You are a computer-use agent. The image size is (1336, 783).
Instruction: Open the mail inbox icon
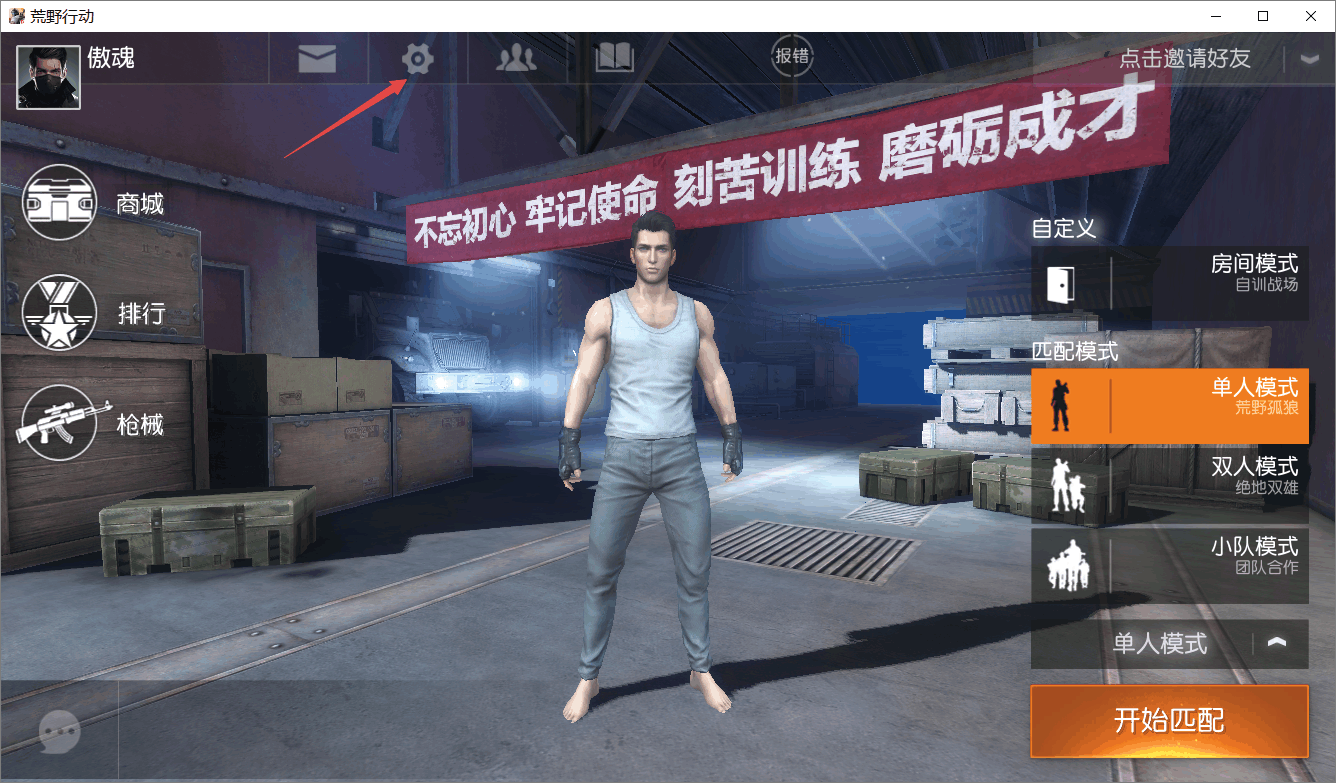(x=318, y=58)
